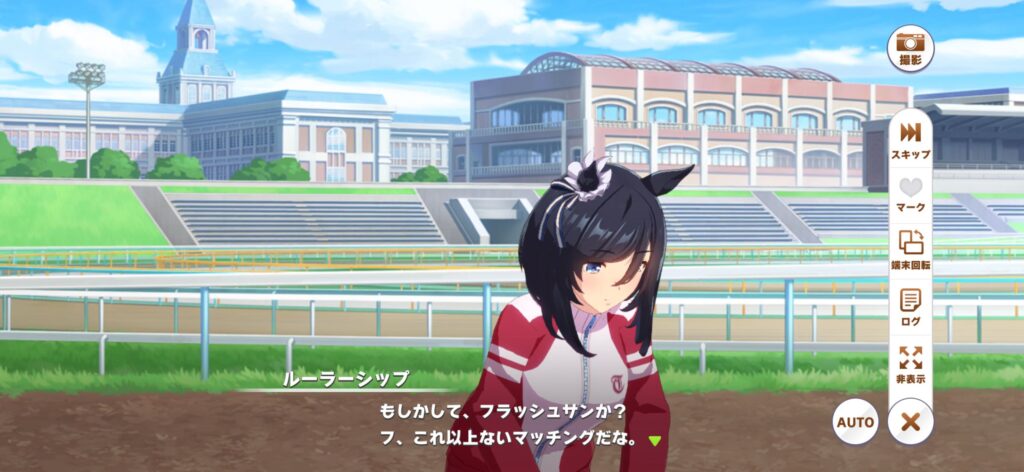Viewport: 1024px width, 472px height.
Task: Rotate the device view via 端末回転
Action: point(910,249)
